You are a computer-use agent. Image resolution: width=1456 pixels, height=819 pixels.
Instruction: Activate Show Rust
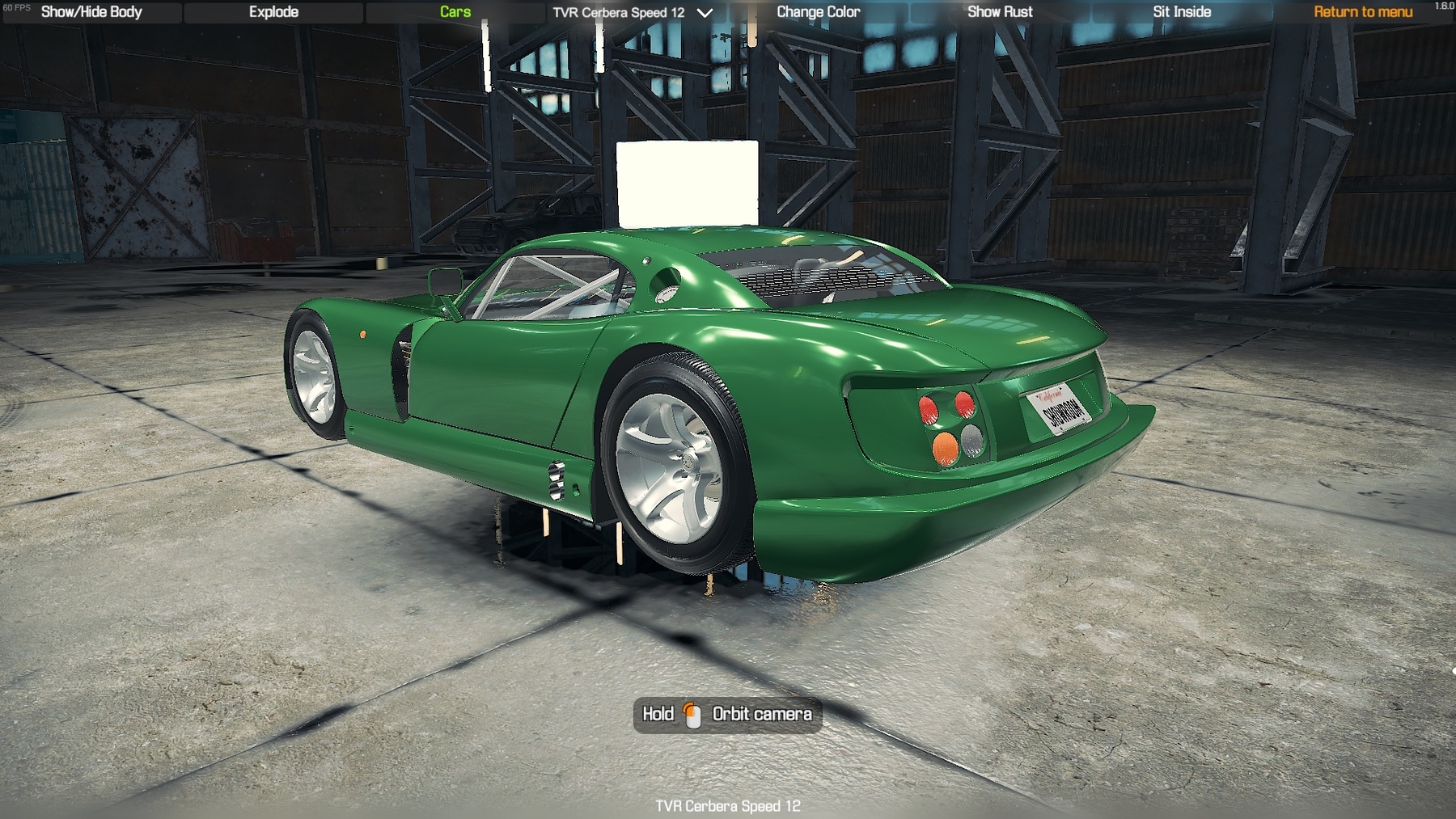[1000, 12]
